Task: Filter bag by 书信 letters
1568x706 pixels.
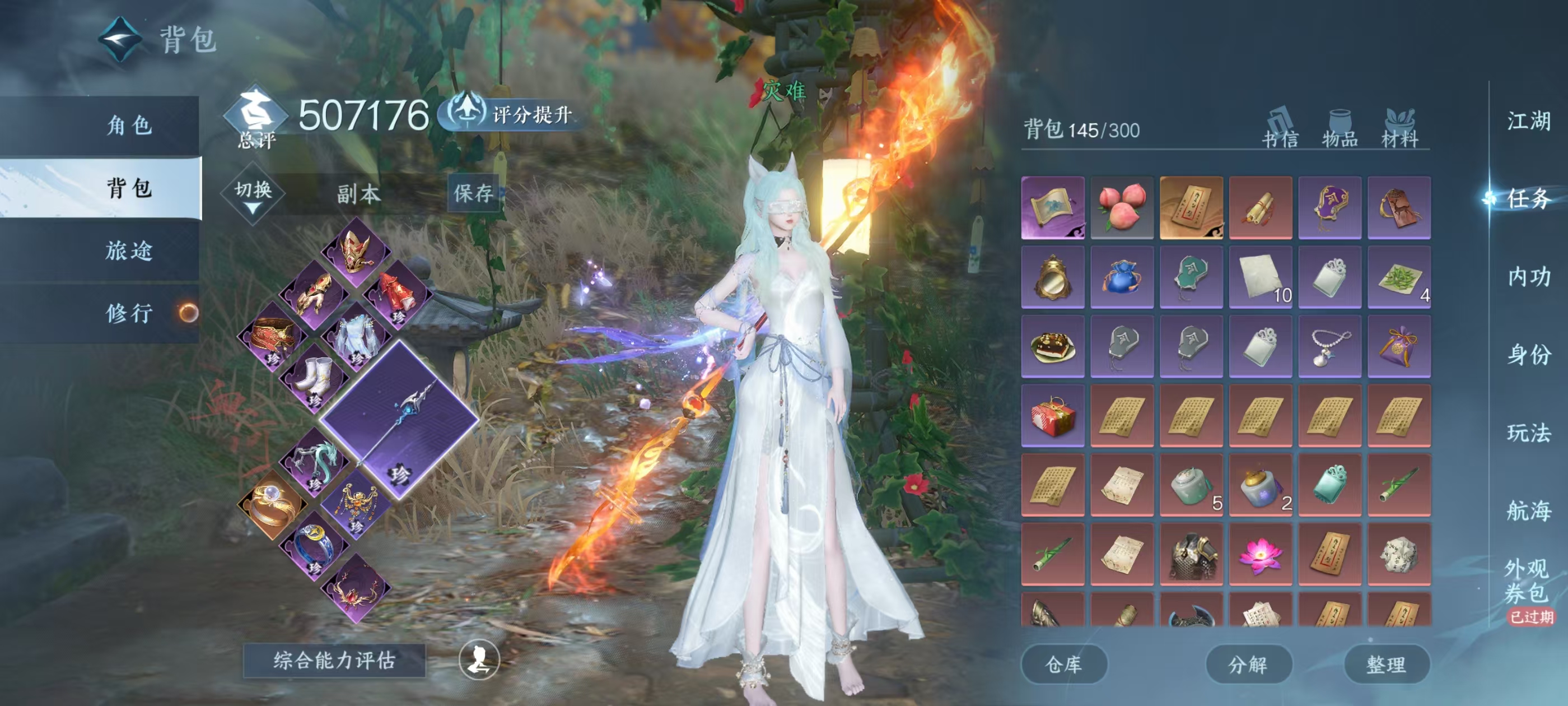Action: pos(1280,128)
